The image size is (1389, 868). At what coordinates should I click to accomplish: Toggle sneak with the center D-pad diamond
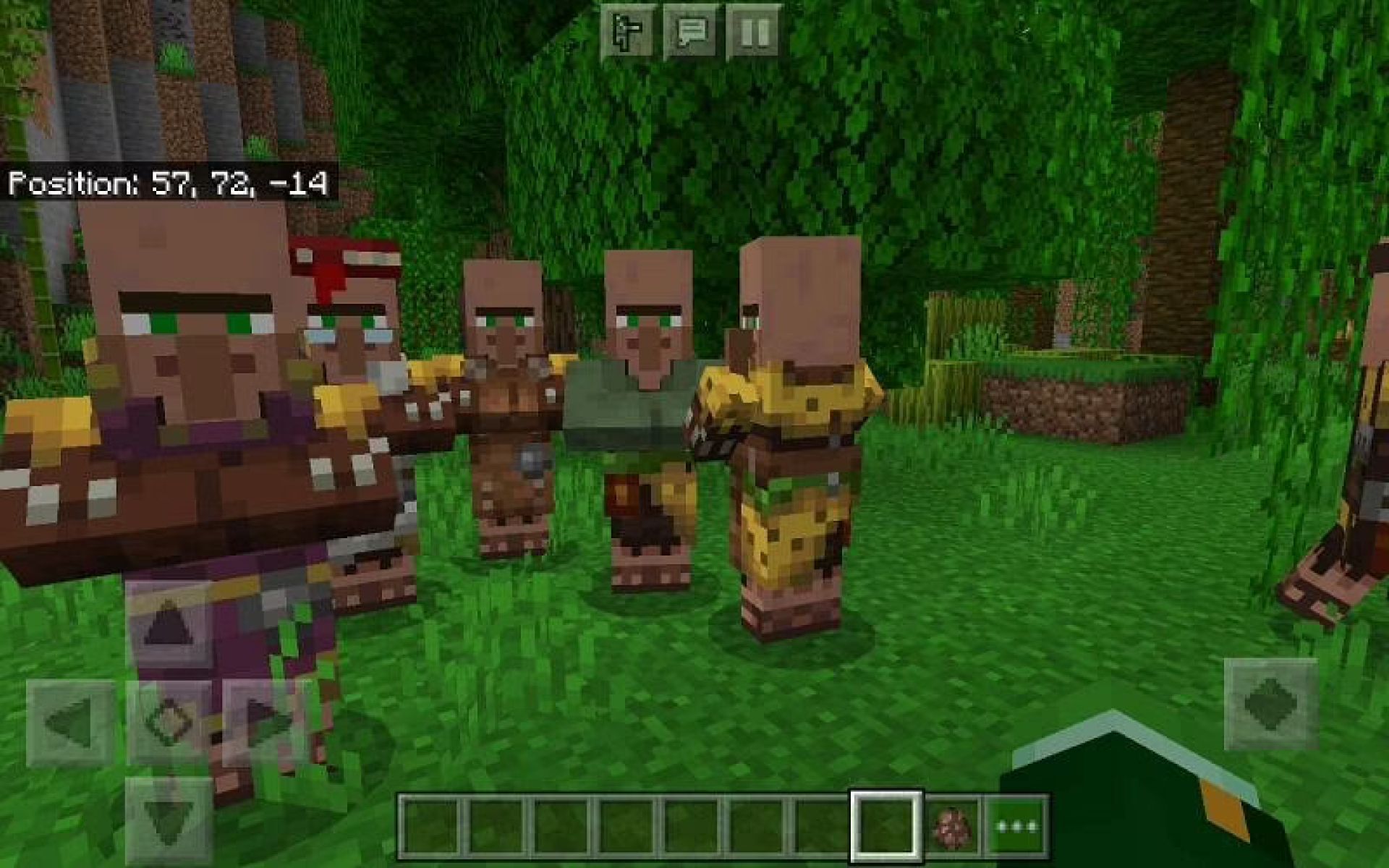(x=171, y=722)
